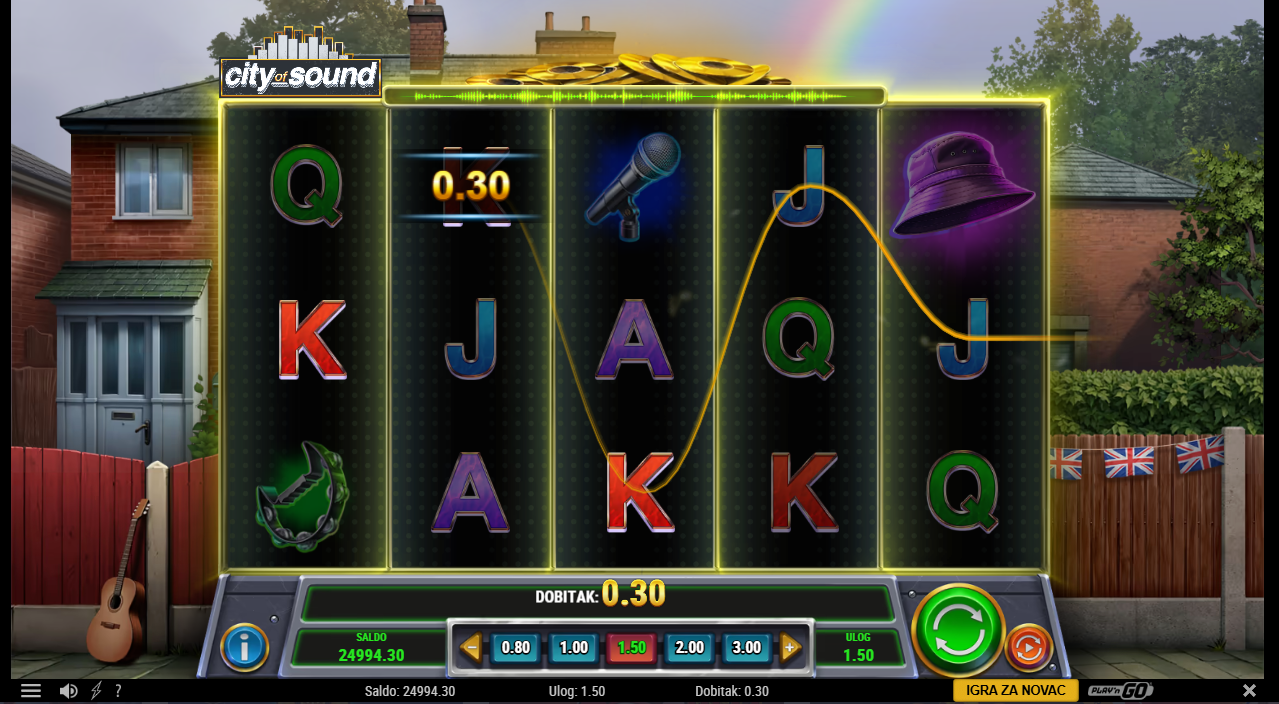Increase bet with the plus arrow
Viewport: 1279px width, 704px height.
pyautogui.click(x=791, y=647)
